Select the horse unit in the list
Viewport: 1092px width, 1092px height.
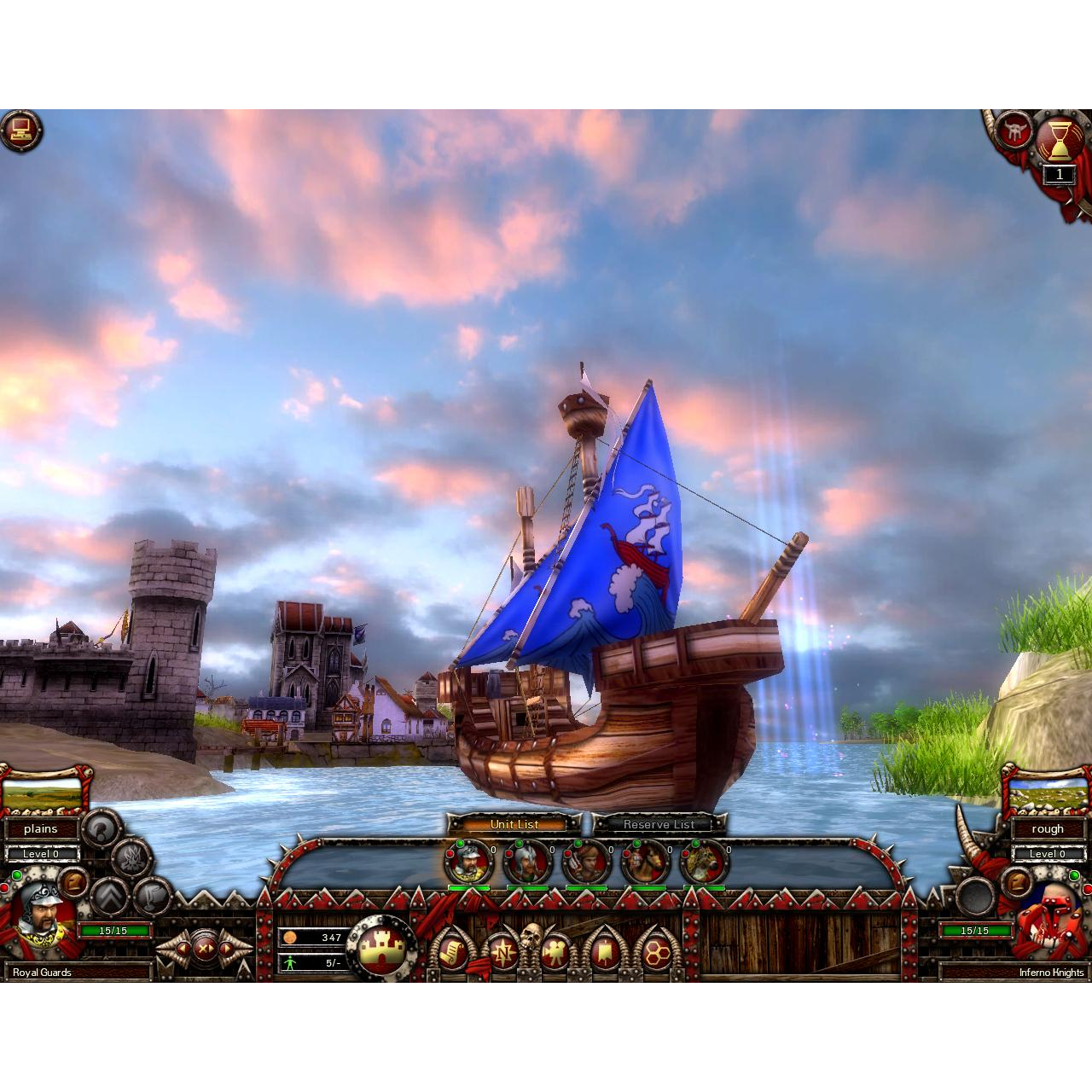click(645, 863)
